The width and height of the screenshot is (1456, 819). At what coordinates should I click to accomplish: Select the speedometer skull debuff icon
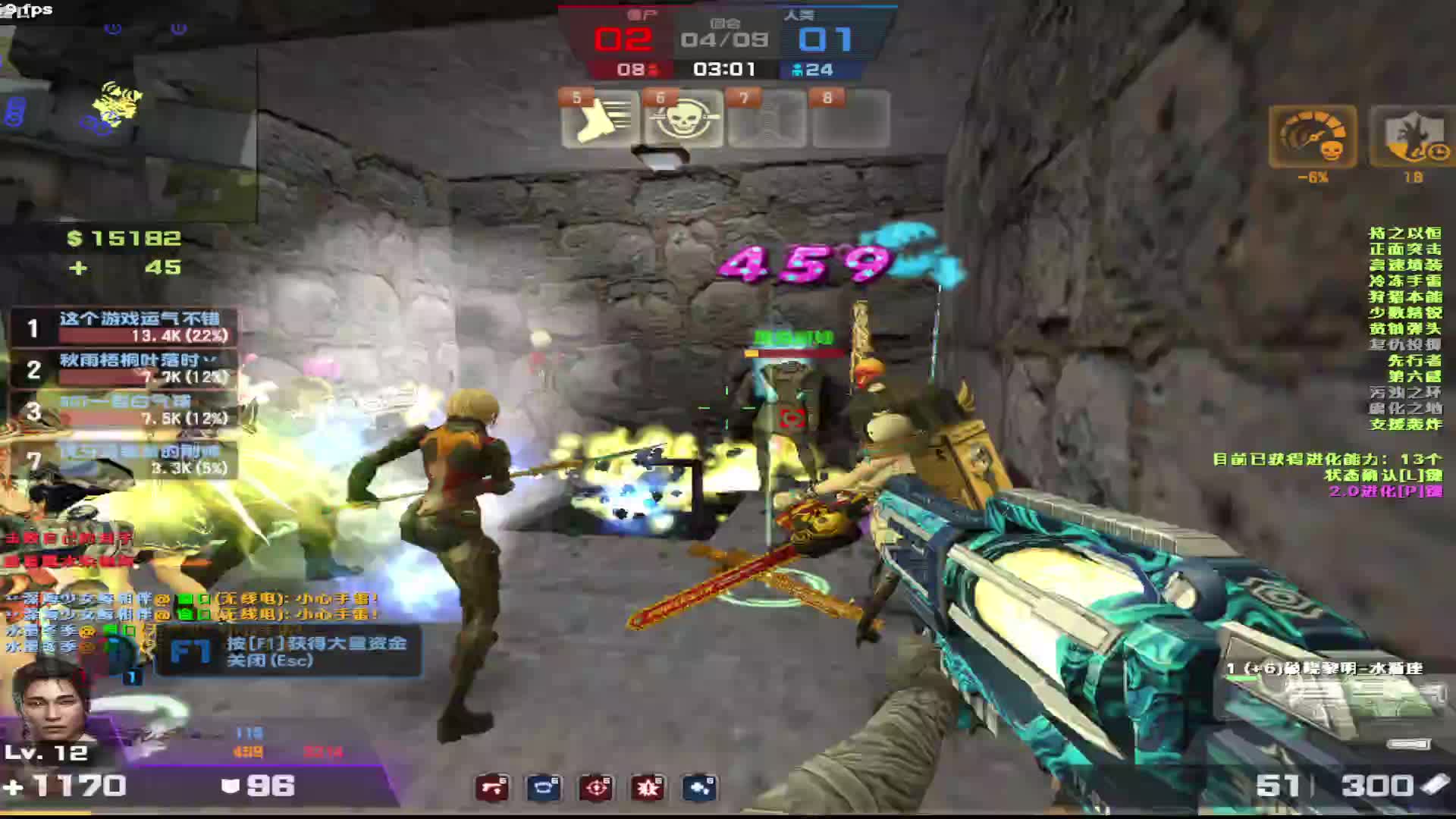coord(1313,137)
